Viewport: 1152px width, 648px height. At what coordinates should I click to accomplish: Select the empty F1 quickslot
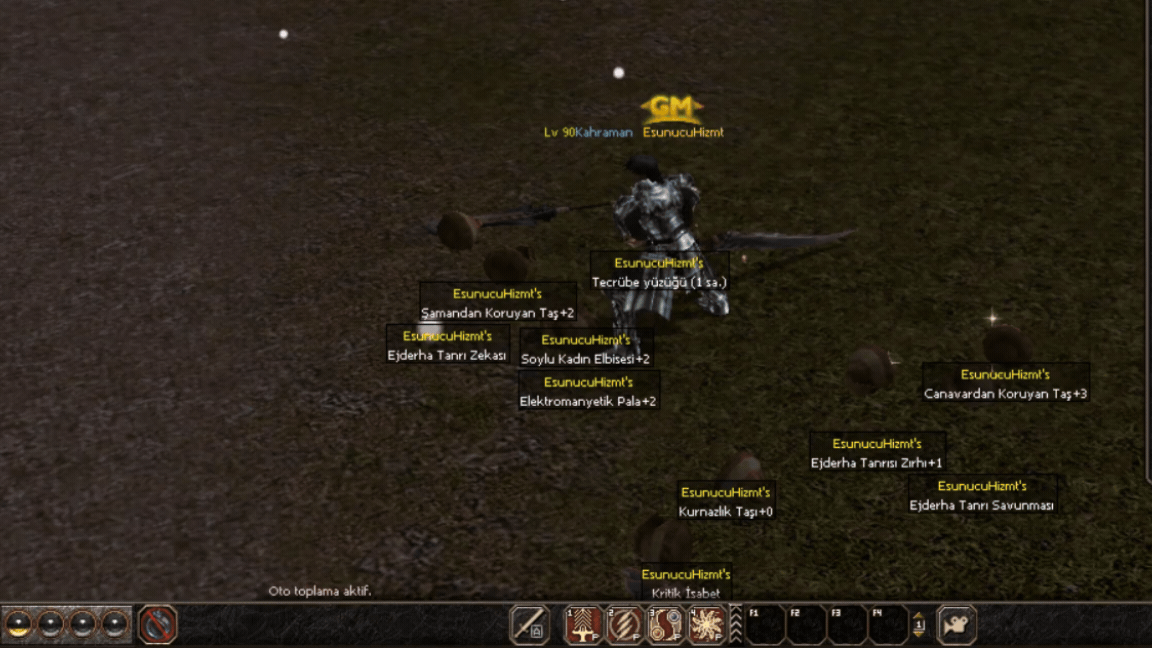pyautogui.click(x=765, y=626)
